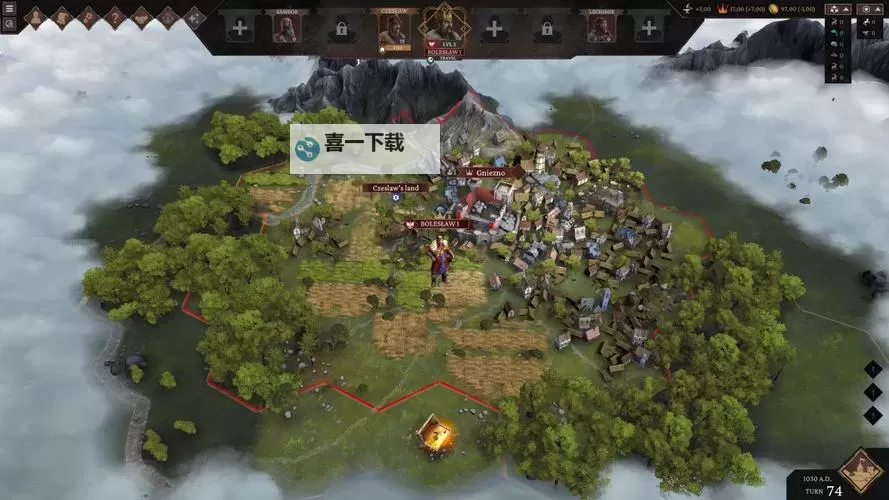
Task: Open the scroll icon panel
Action: (62, 17)
